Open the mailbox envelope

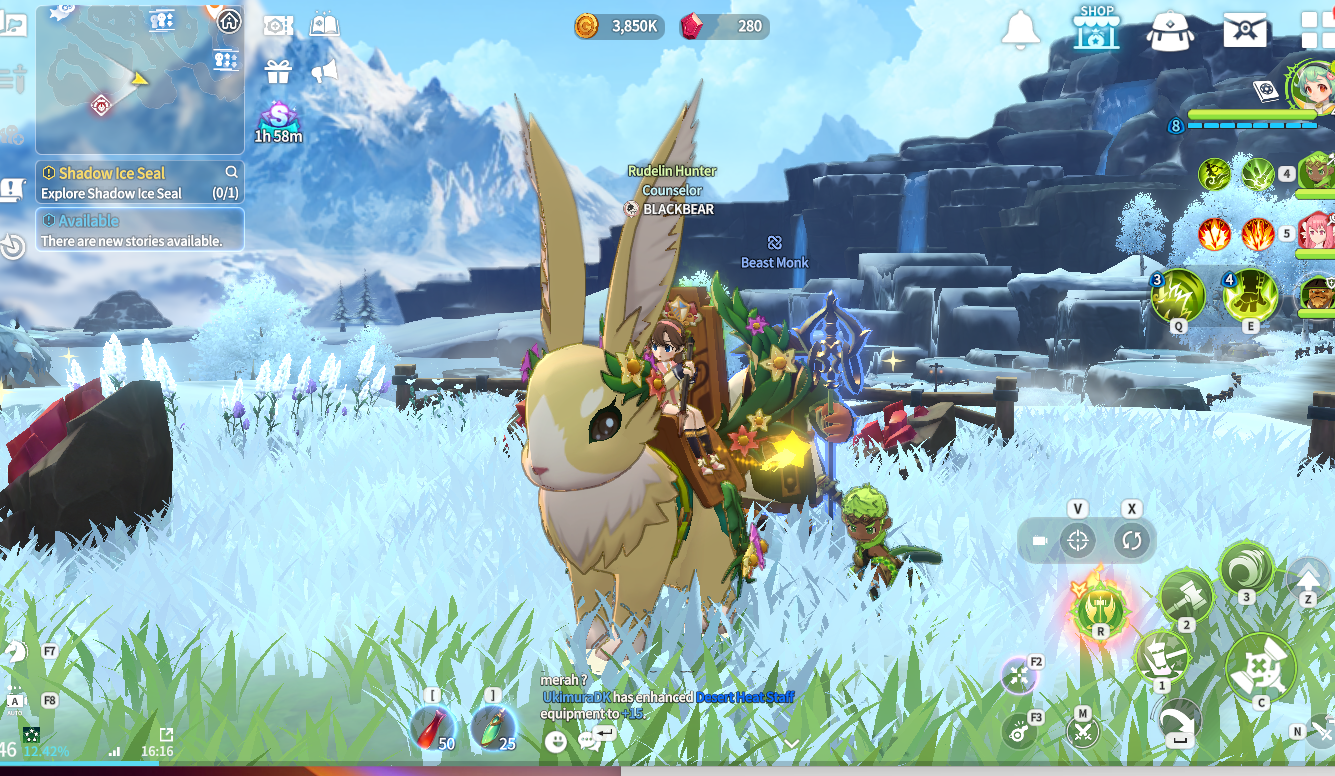pyautogui.click(x=1245, y=27)
